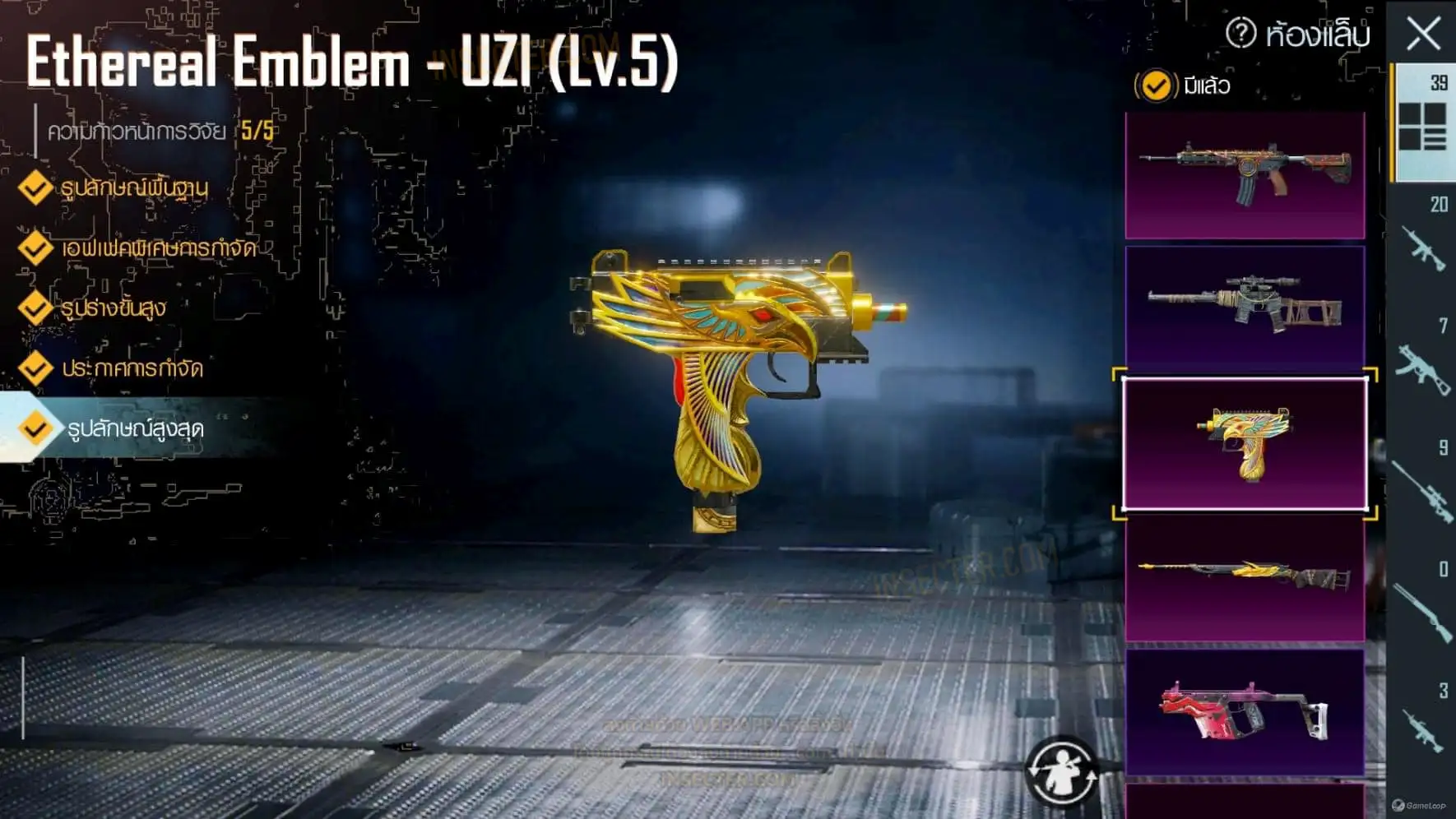This screenshot has height=819, width=1456.
Task: Switch to the submachine gun category tab
Action: click(1422, 367)
